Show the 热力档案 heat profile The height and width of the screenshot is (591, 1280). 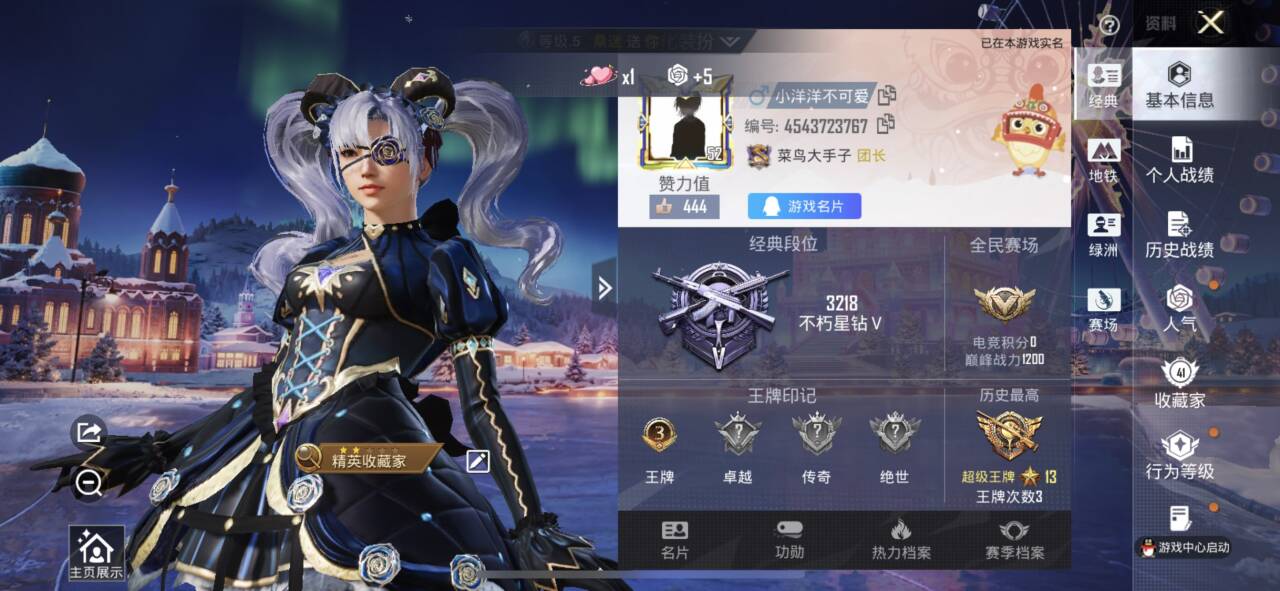(x=900, y=540)
